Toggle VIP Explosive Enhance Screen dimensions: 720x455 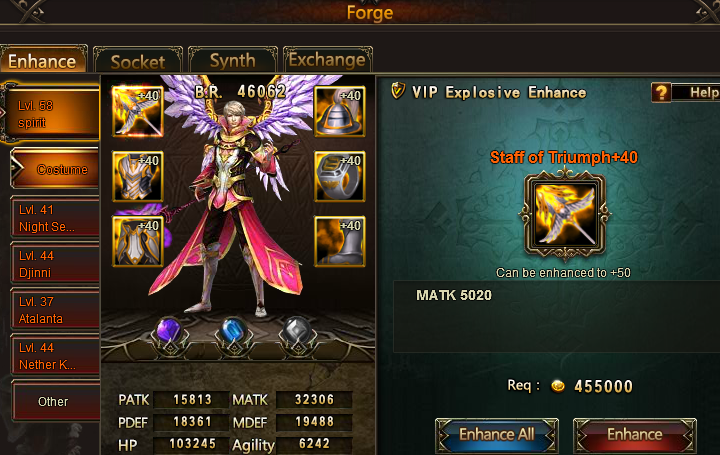(397, 92)
